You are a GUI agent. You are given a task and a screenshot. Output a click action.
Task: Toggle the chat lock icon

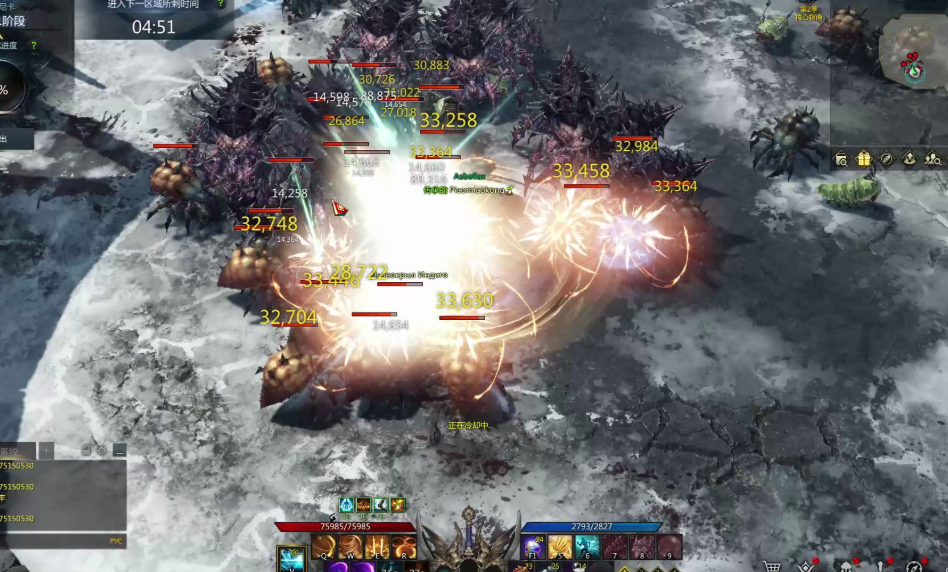[85, 451]
